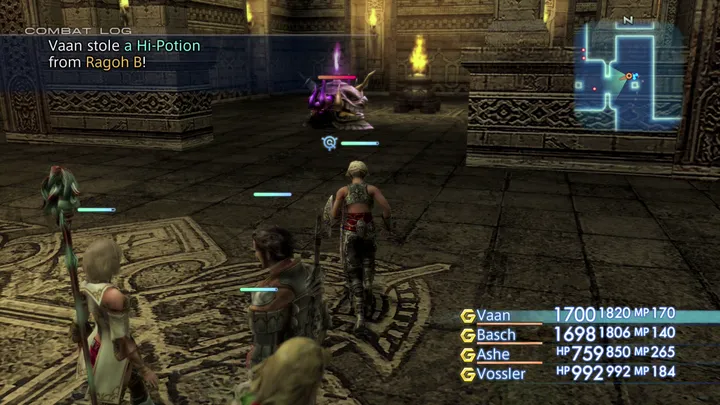
Task: Open the minimap in the corner
Action: point(627,76)
